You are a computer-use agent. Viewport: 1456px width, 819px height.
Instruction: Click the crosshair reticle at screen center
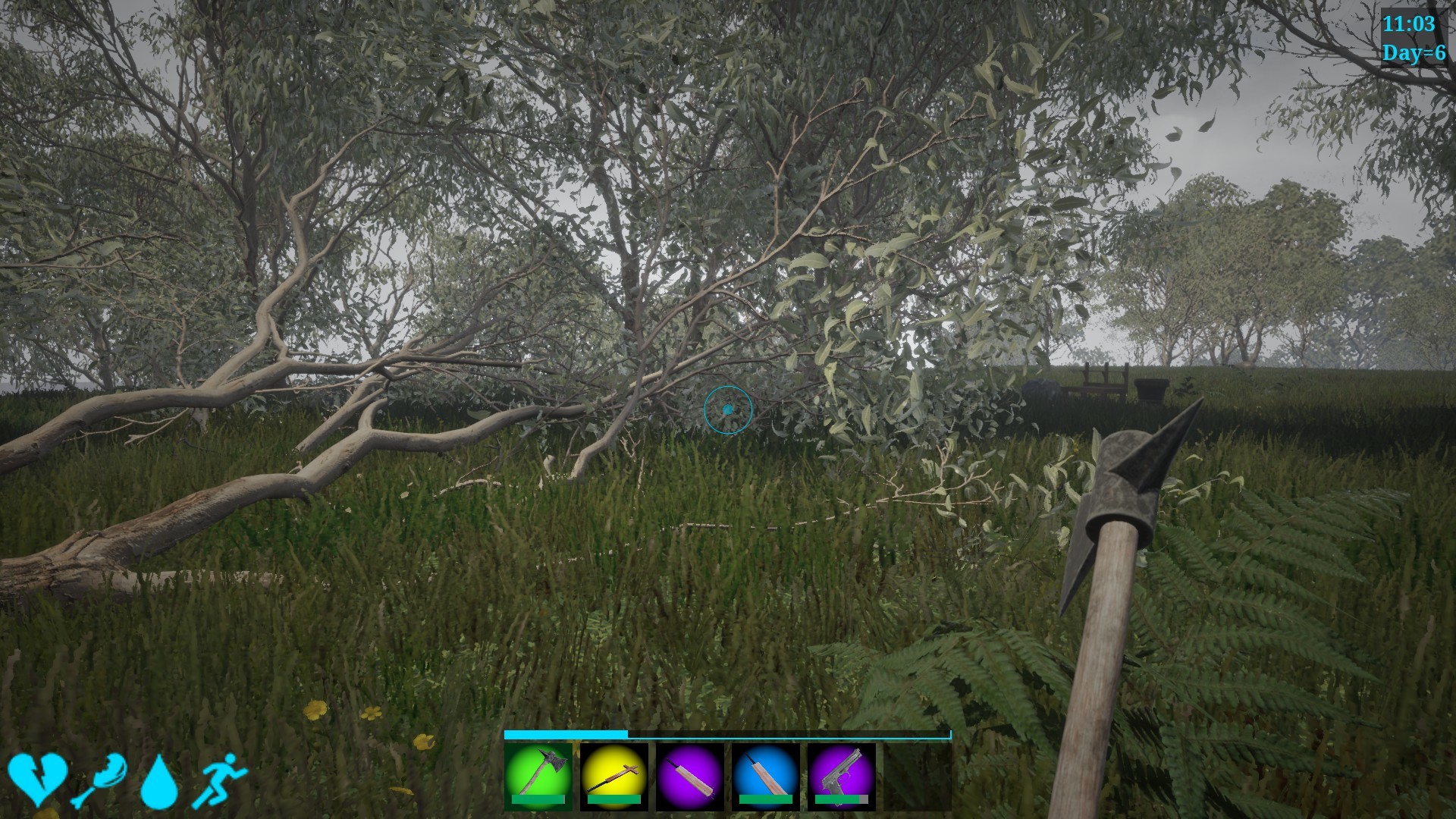coord(728,409)
